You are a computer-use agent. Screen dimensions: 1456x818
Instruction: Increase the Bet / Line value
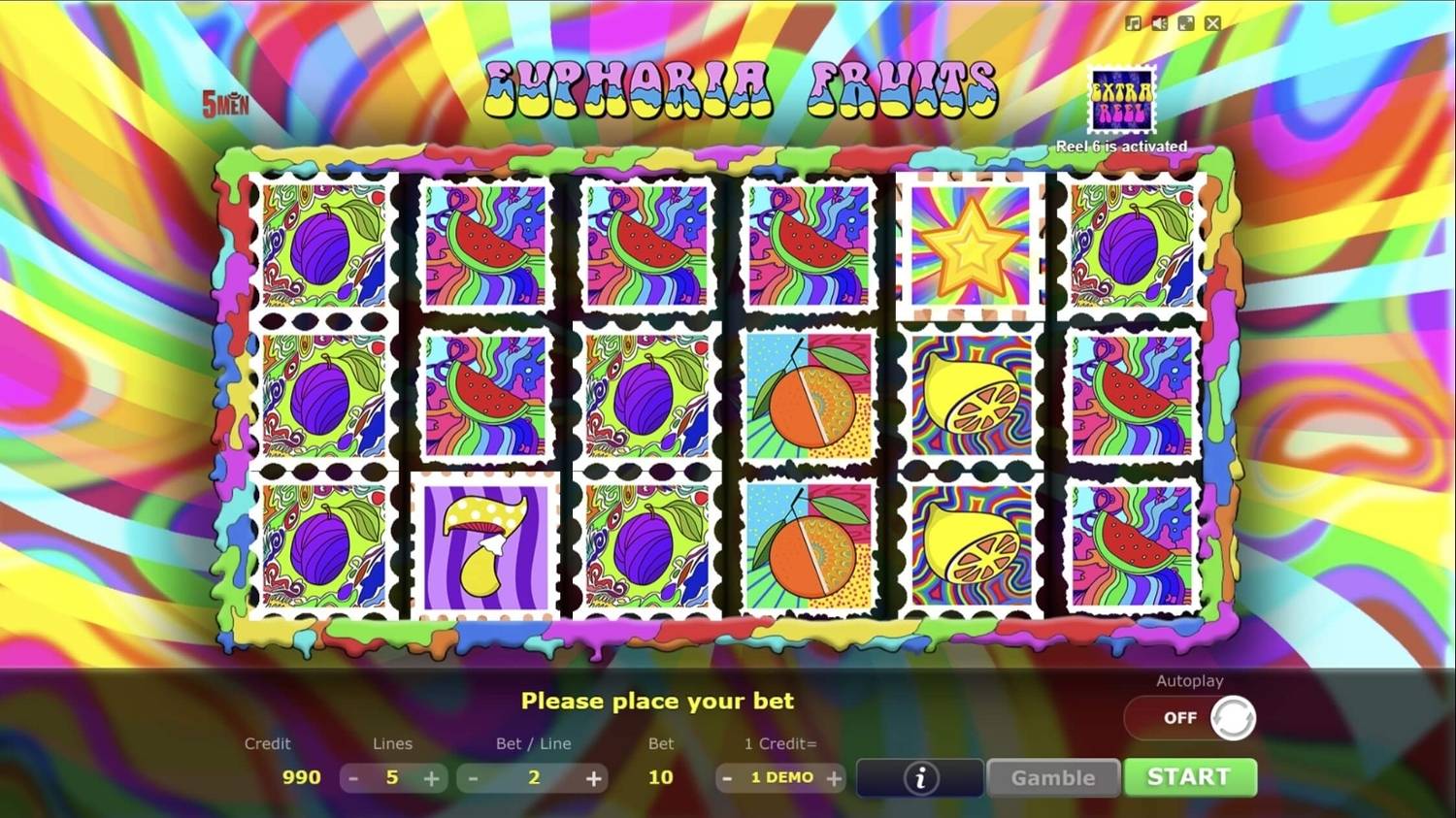click(x=592, y=777)
